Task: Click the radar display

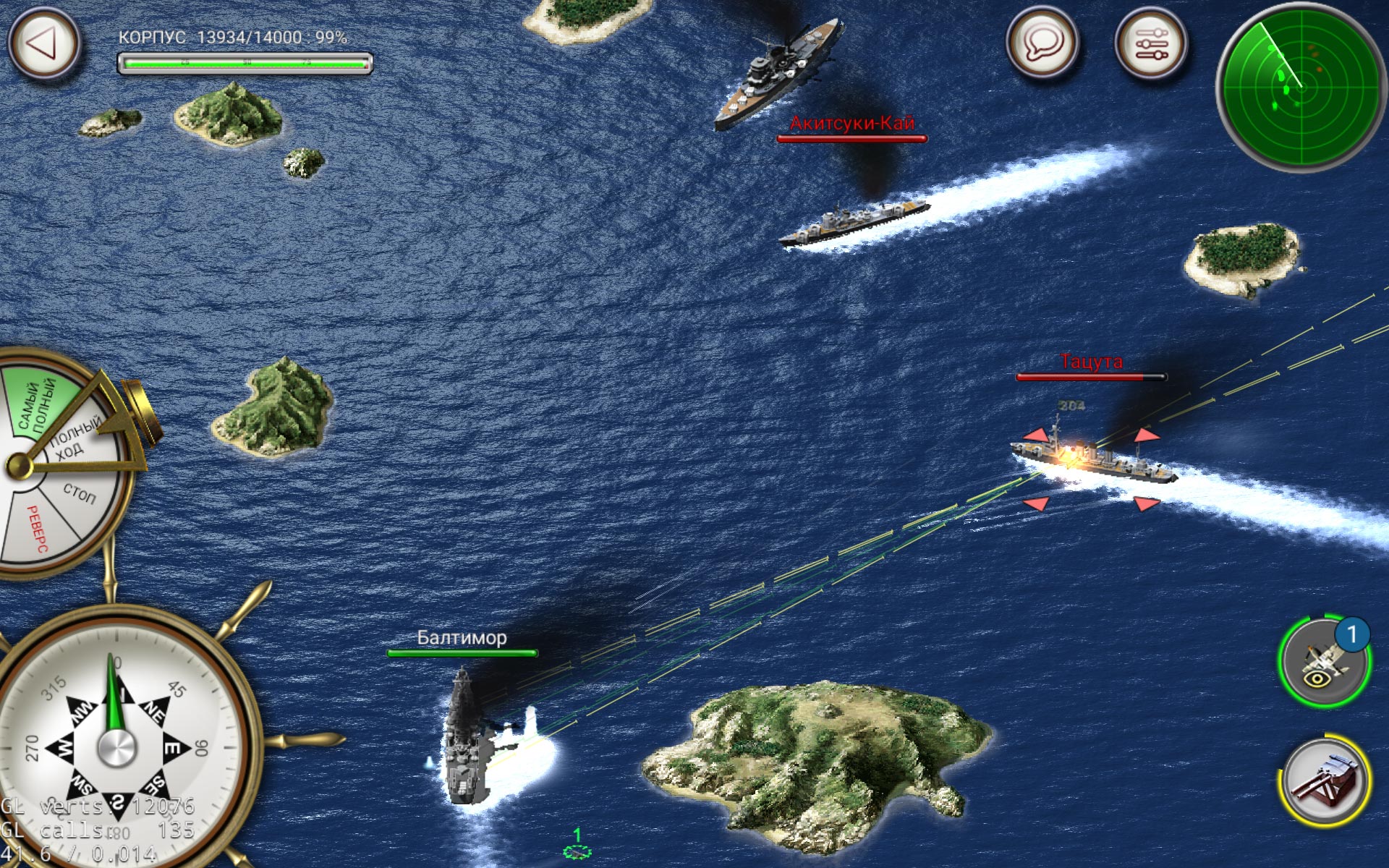Action: point(1302,87)
